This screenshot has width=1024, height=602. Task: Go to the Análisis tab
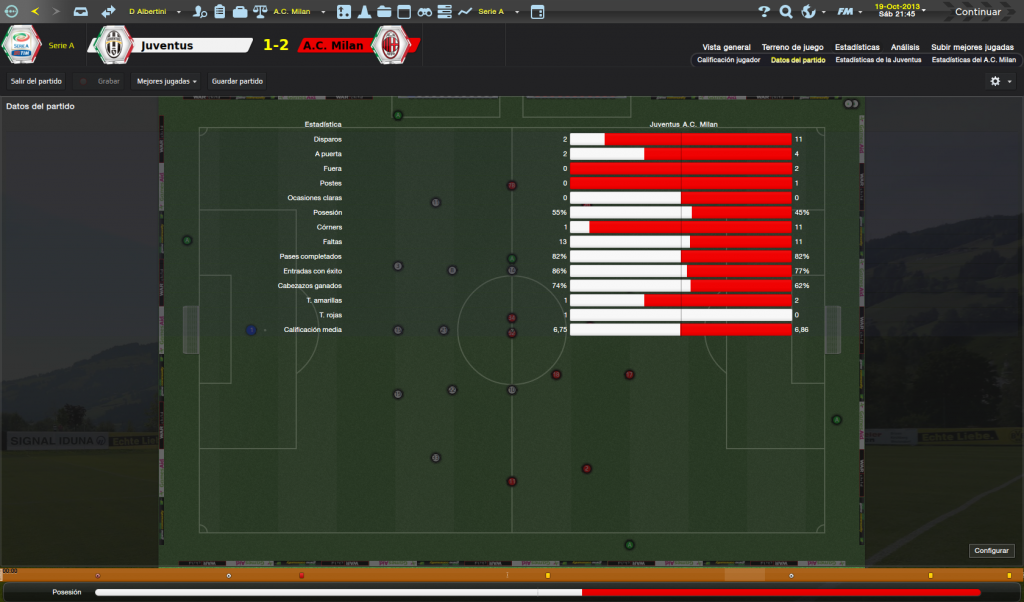(905, 47)
